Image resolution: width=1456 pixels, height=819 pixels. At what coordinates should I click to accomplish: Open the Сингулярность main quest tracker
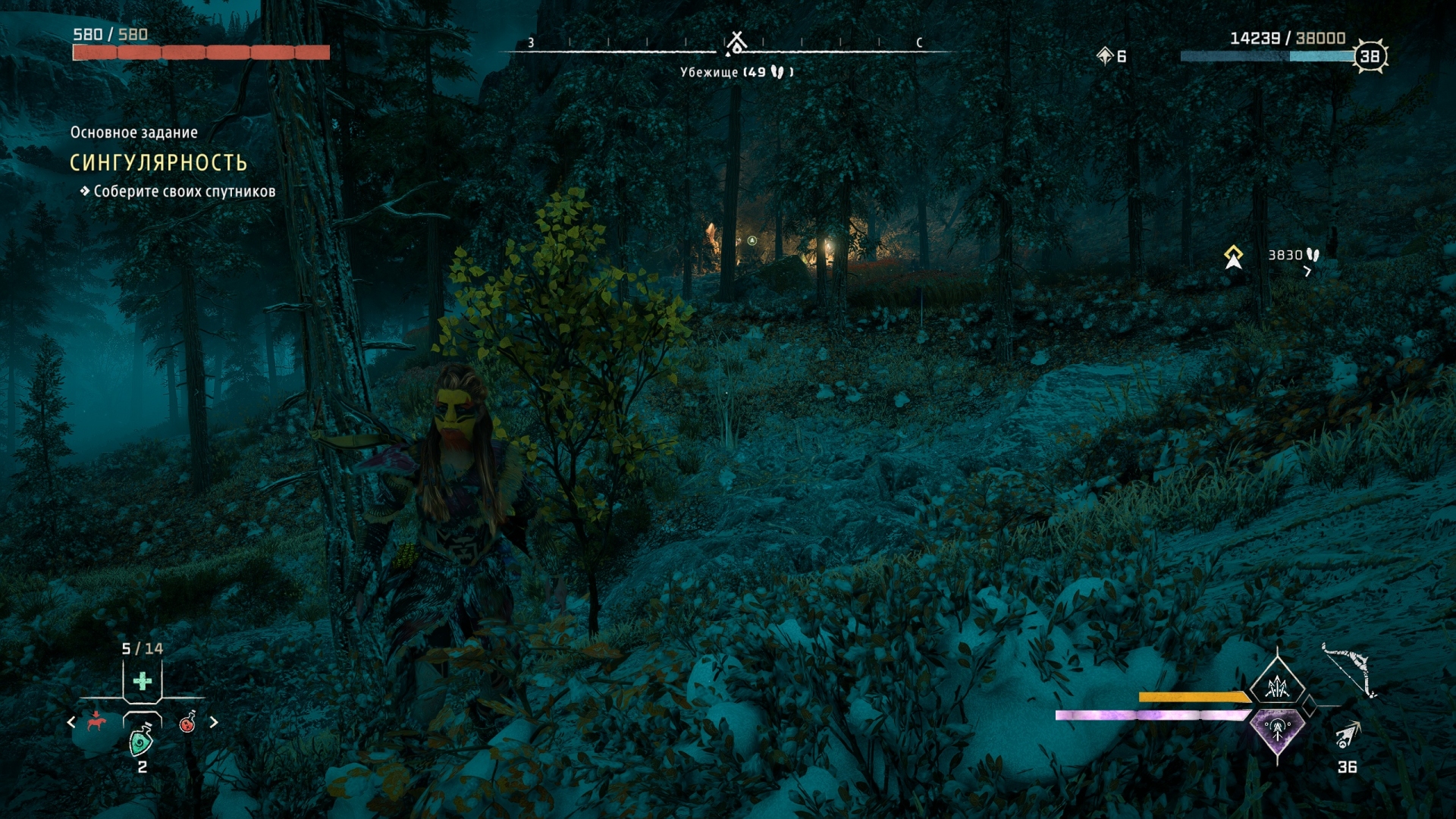click(158, 162)
